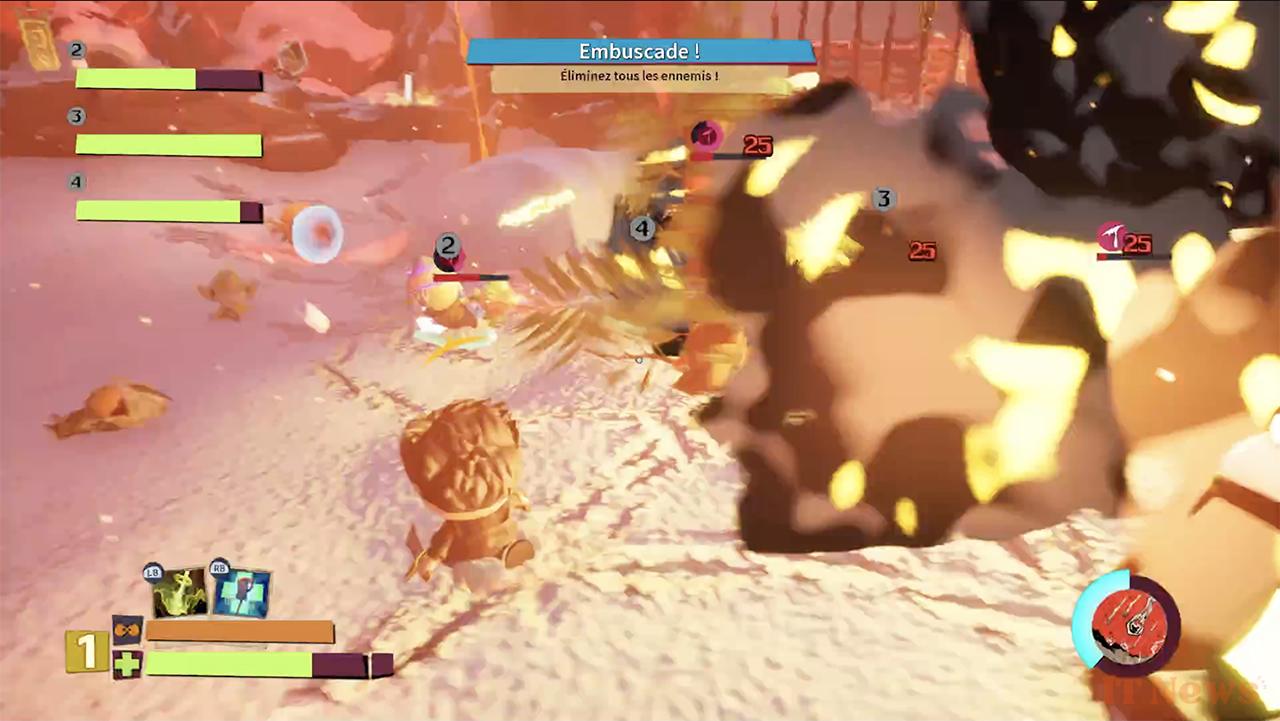Image resolution: width=1280 pixels, height=721 pixels.
Task: Click the Embuscade objective banner
Action: point(639,52)
